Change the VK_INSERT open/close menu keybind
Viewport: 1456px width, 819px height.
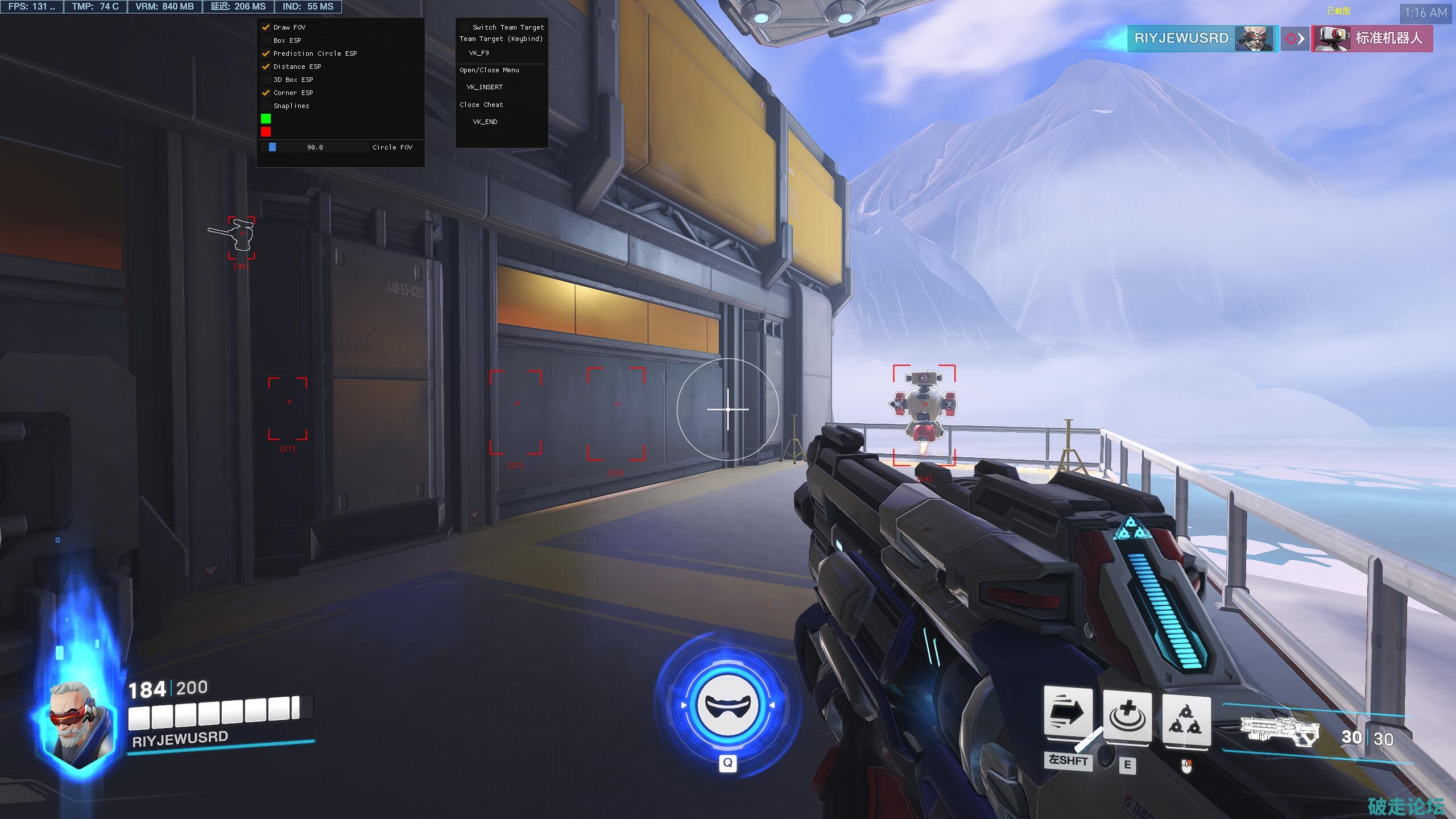click(x=485, y=87)
